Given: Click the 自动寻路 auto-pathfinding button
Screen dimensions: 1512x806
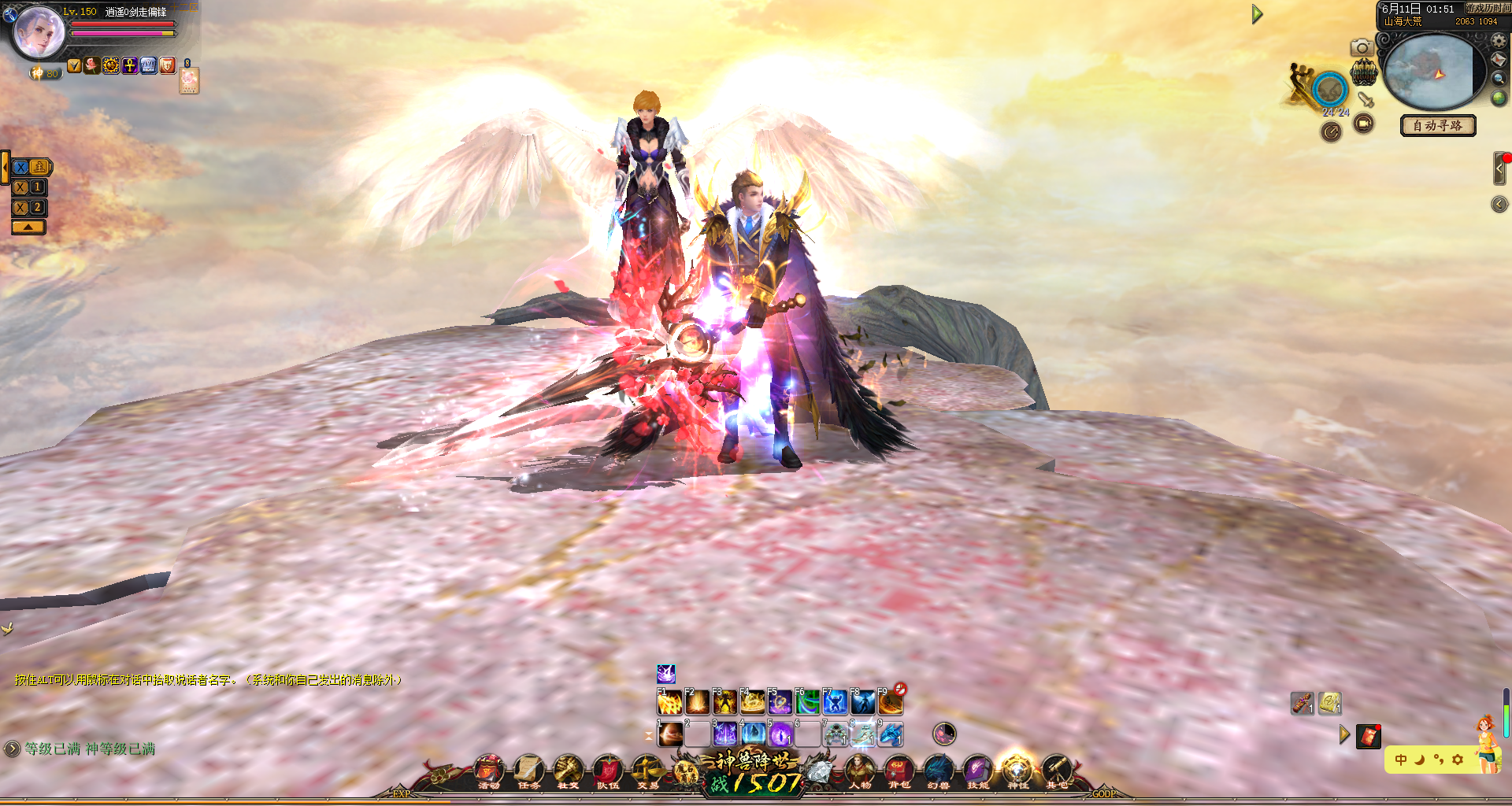Looking at the screenshot, I should click(1437, 125).
